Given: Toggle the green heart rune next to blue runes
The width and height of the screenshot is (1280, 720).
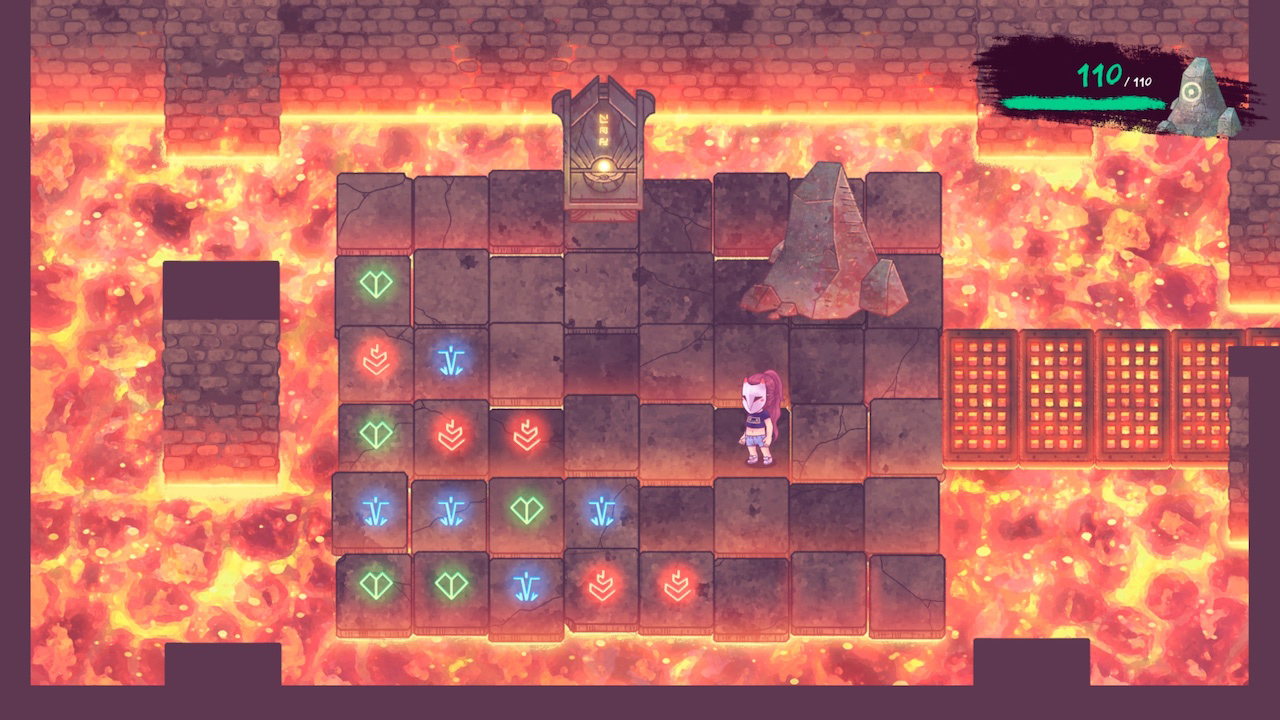Looking at the screenshot, I should pos(524,511).
